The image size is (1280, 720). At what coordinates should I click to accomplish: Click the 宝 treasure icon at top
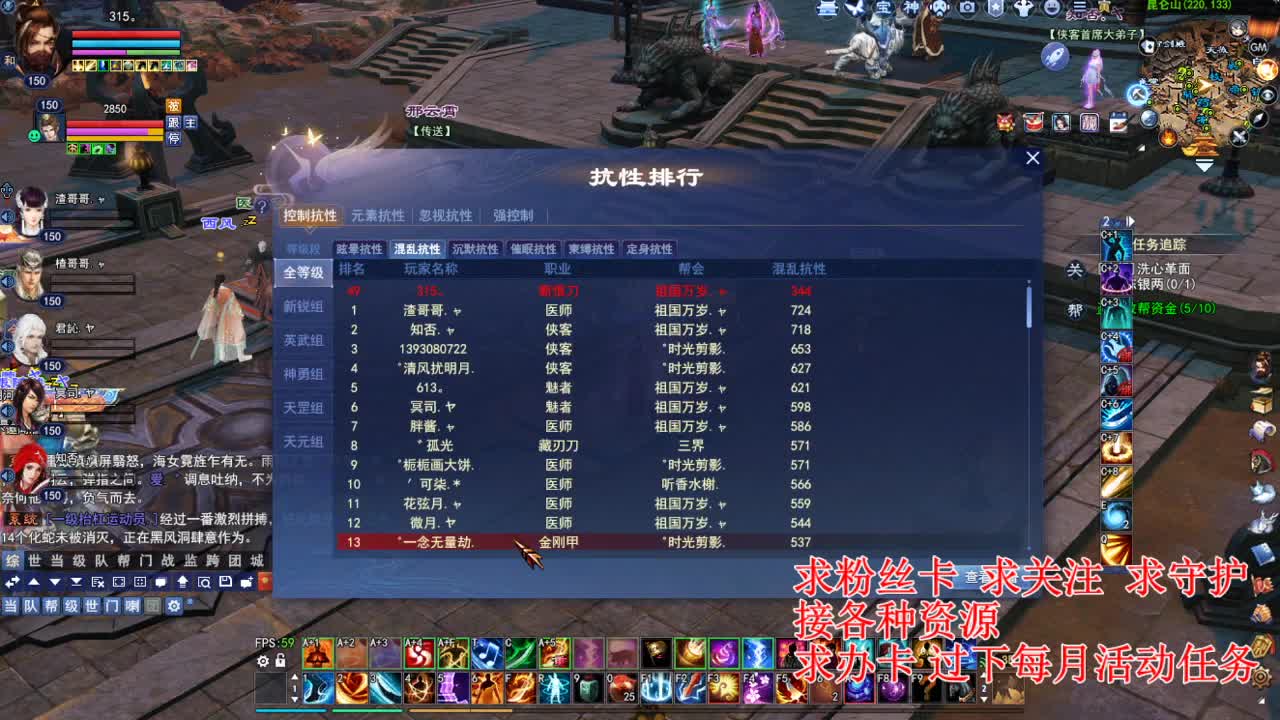coord(884,8)
